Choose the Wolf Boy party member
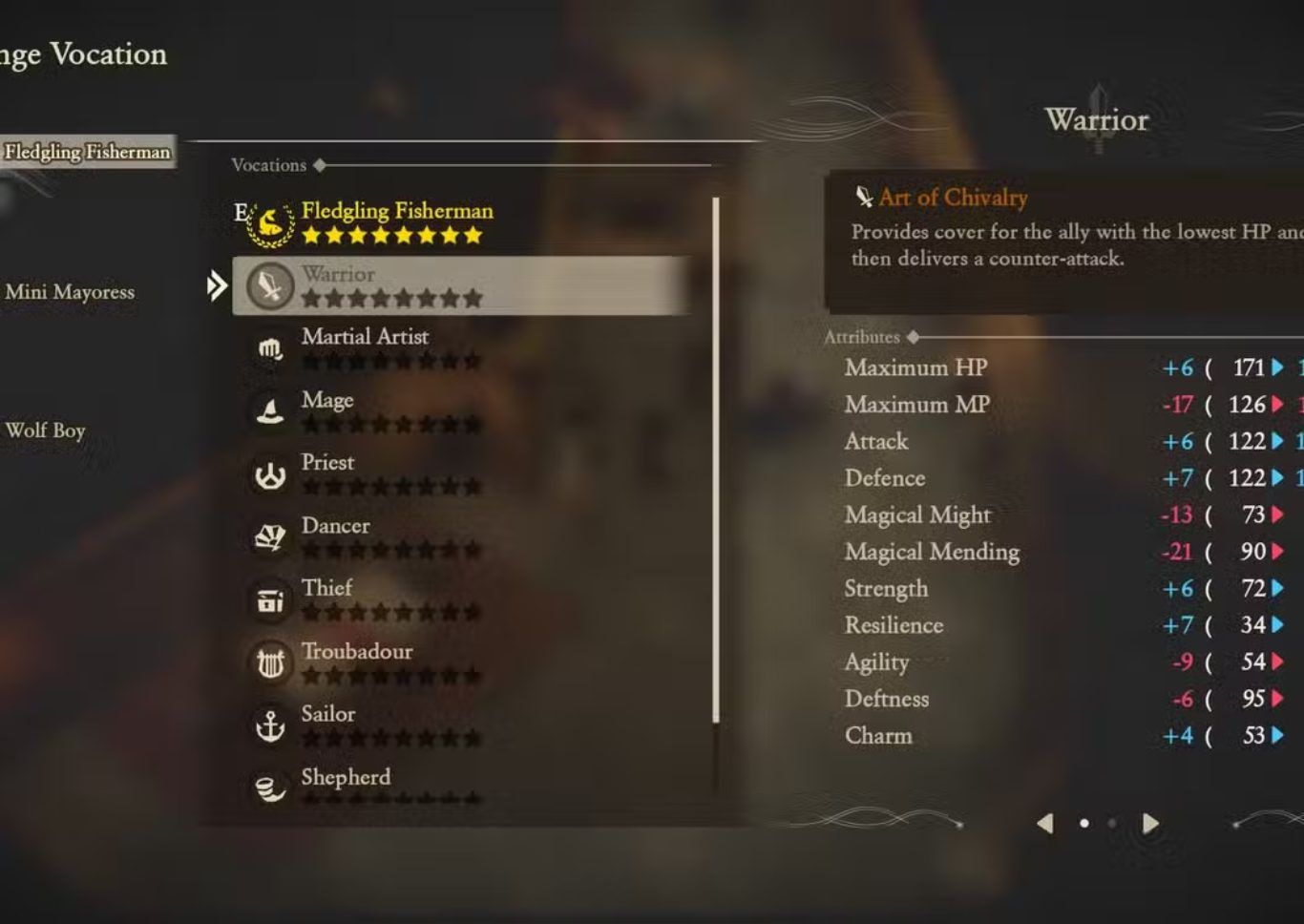Screen dimensions: 1304x924 [46, 430]
